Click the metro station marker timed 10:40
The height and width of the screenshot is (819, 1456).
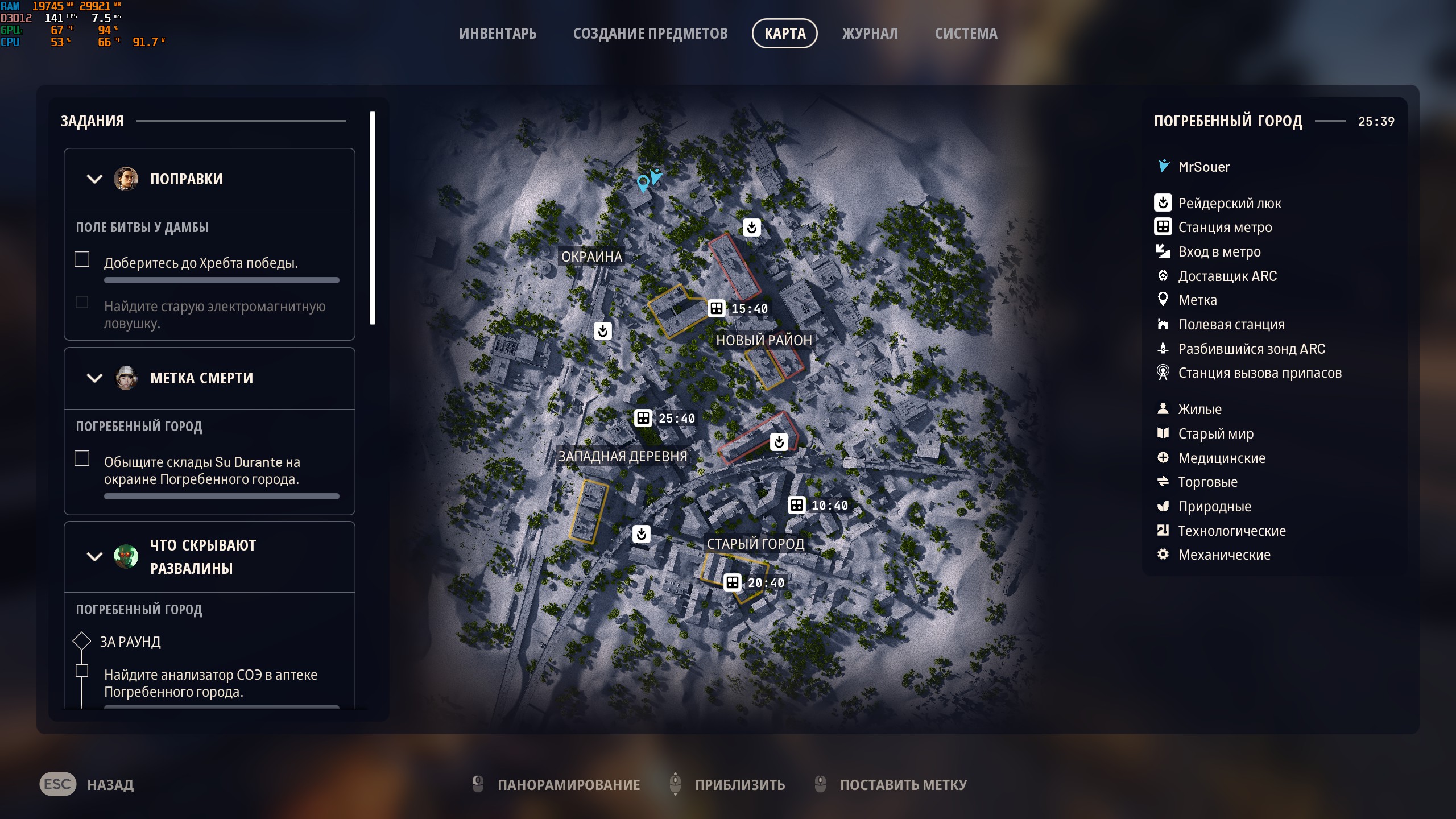tap(796, 505)
